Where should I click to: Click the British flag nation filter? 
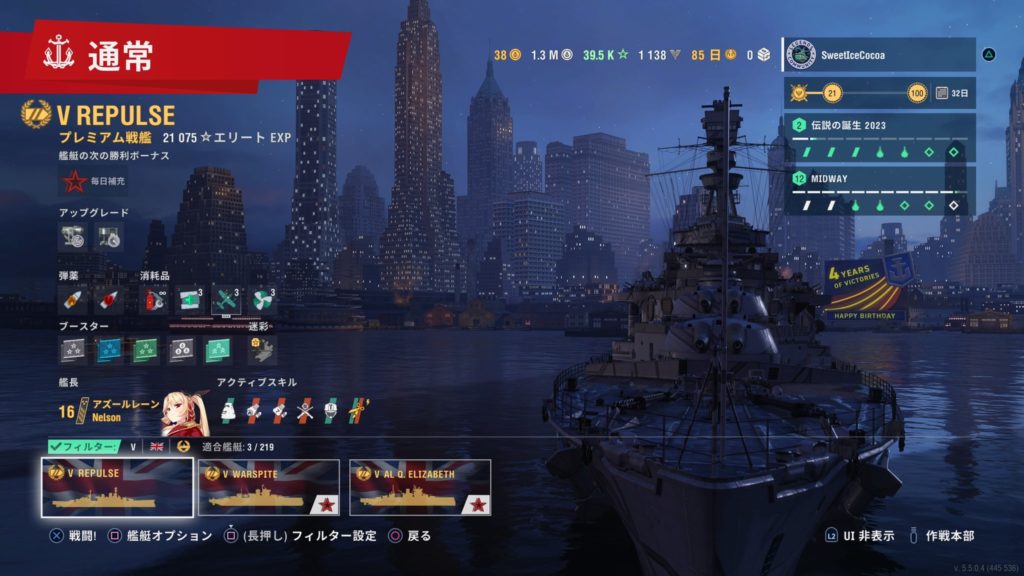pyautogui.click(x=157, y=445)
